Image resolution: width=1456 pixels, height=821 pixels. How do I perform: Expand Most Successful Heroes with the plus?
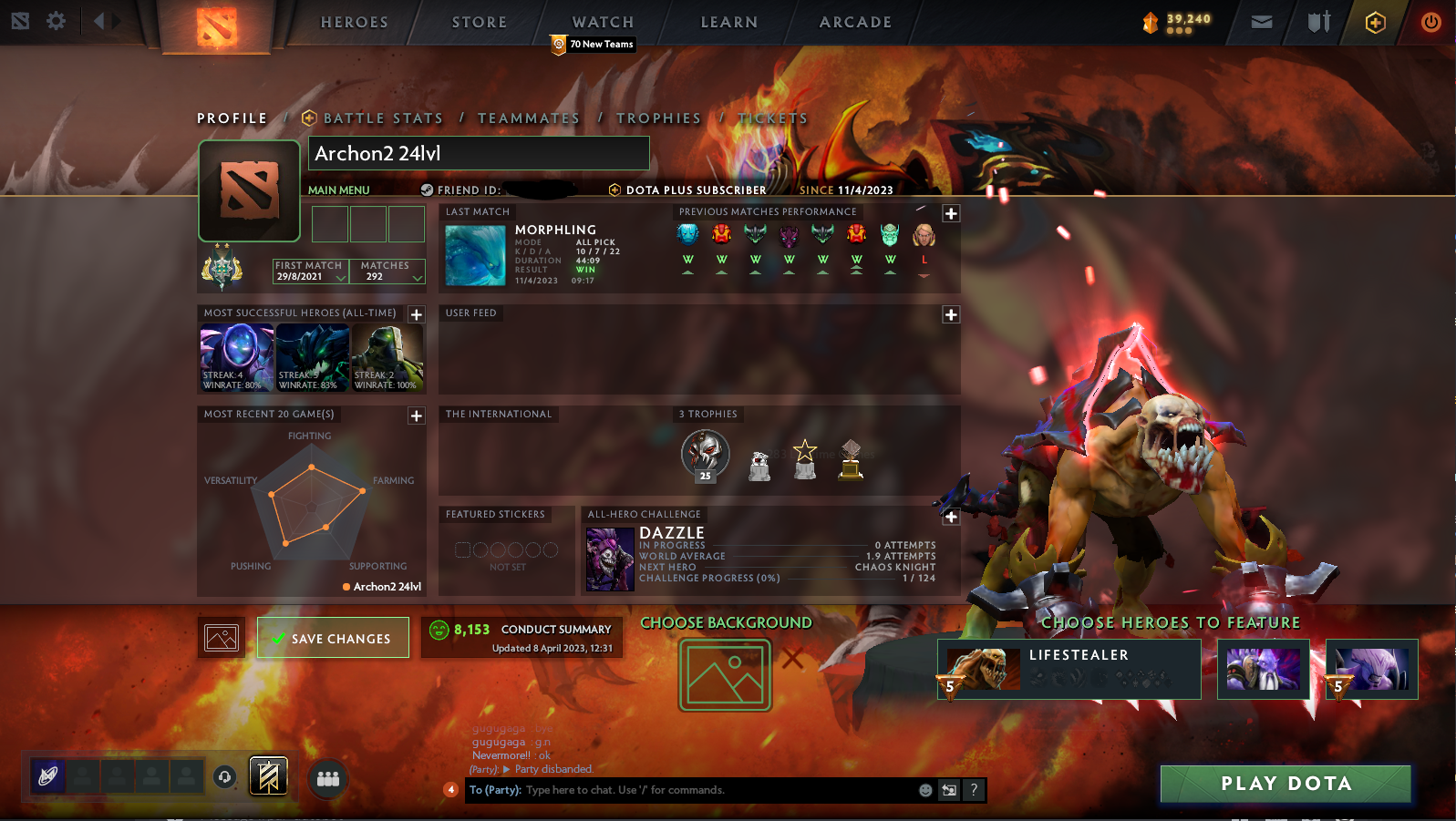click(417, 313)
